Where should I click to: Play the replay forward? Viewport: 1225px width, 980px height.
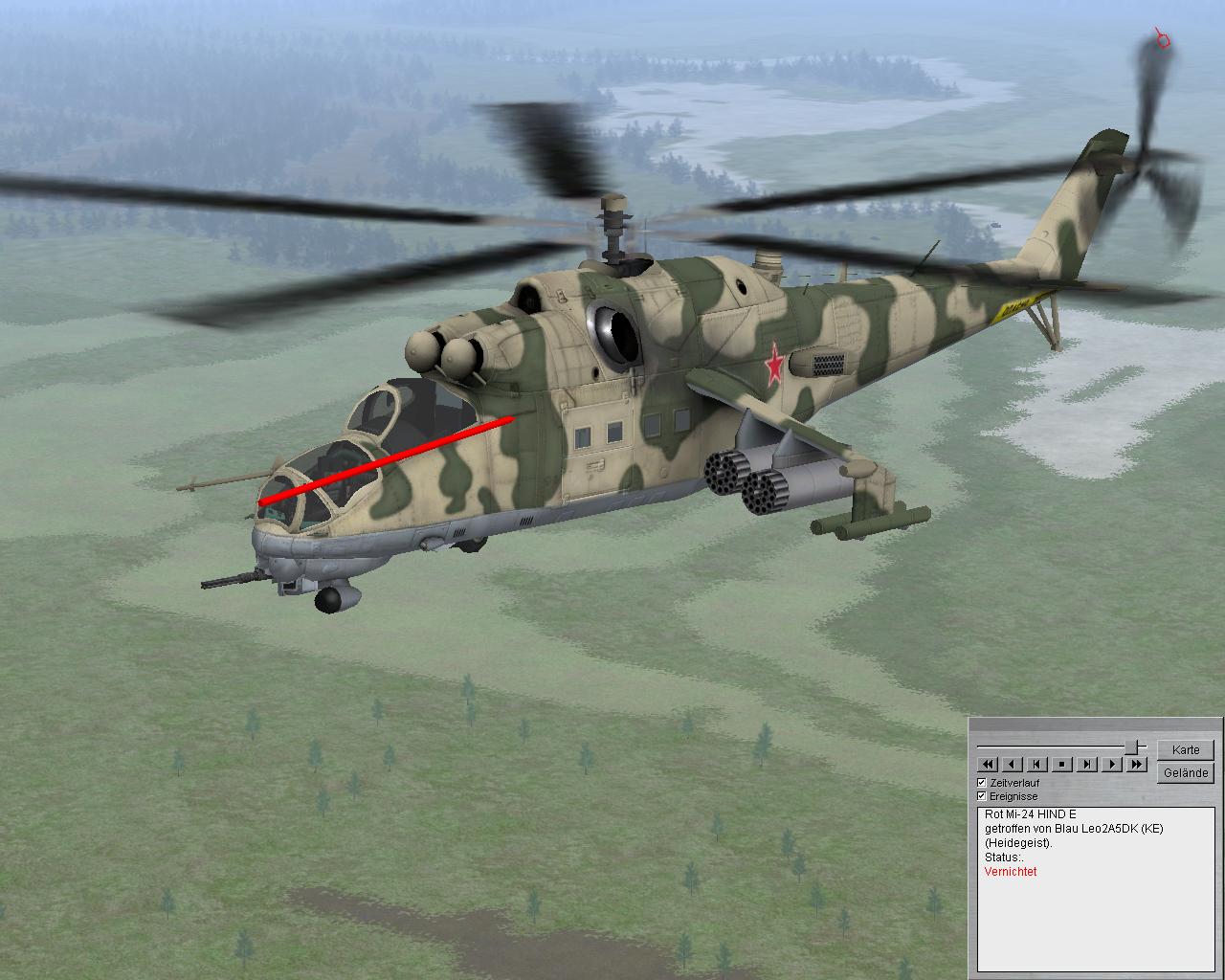pos(1111,764)
